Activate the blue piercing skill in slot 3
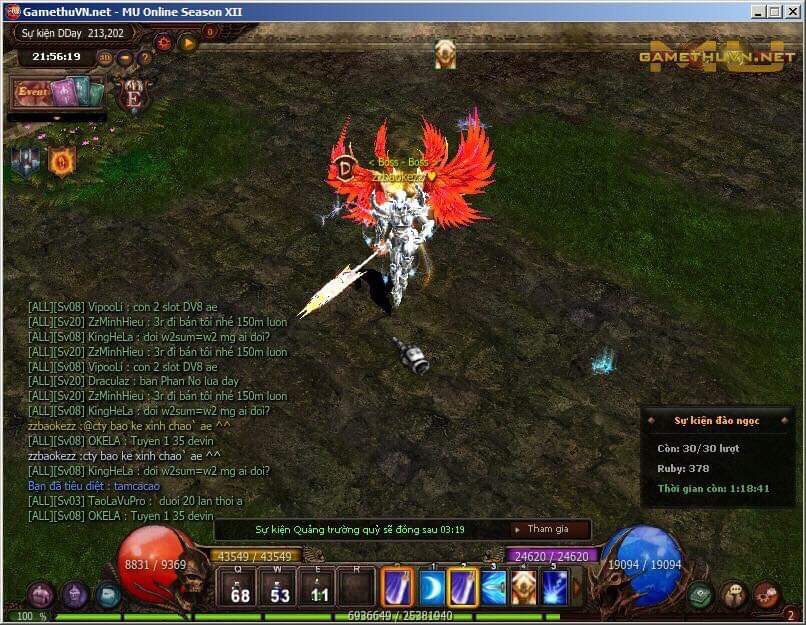This screenshot has height=625, width=806. pos(494,587)
